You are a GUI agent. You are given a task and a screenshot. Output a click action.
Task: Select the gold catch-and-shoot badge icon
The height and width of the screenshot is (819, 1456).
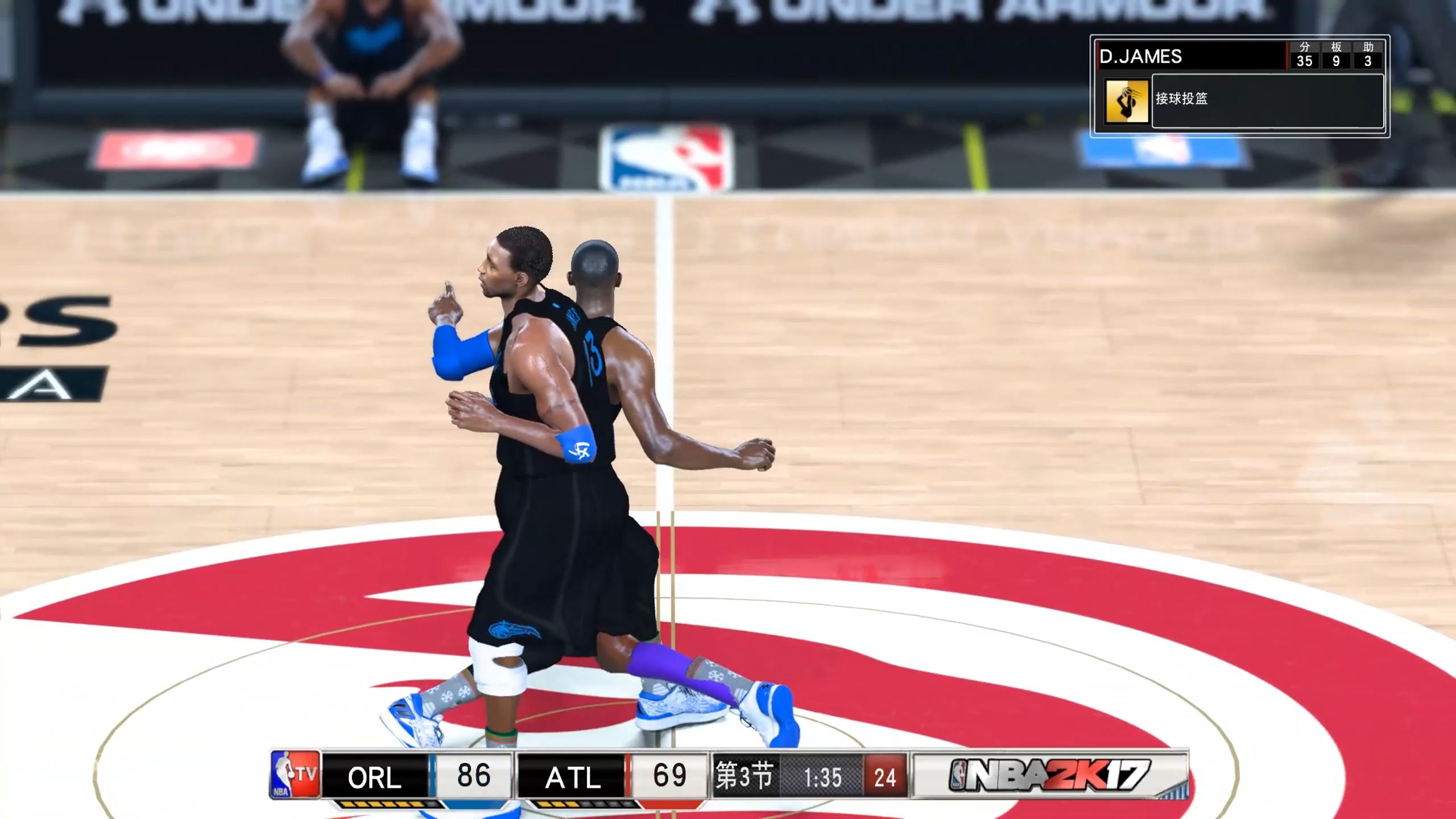1126,102
